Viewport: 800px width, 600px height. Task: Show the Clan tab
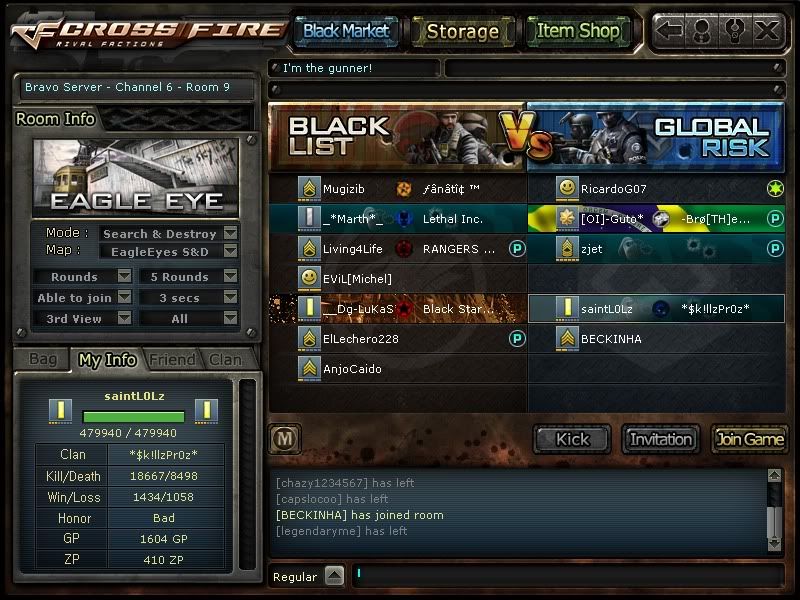pyautogui.click(x=225, y=359)
